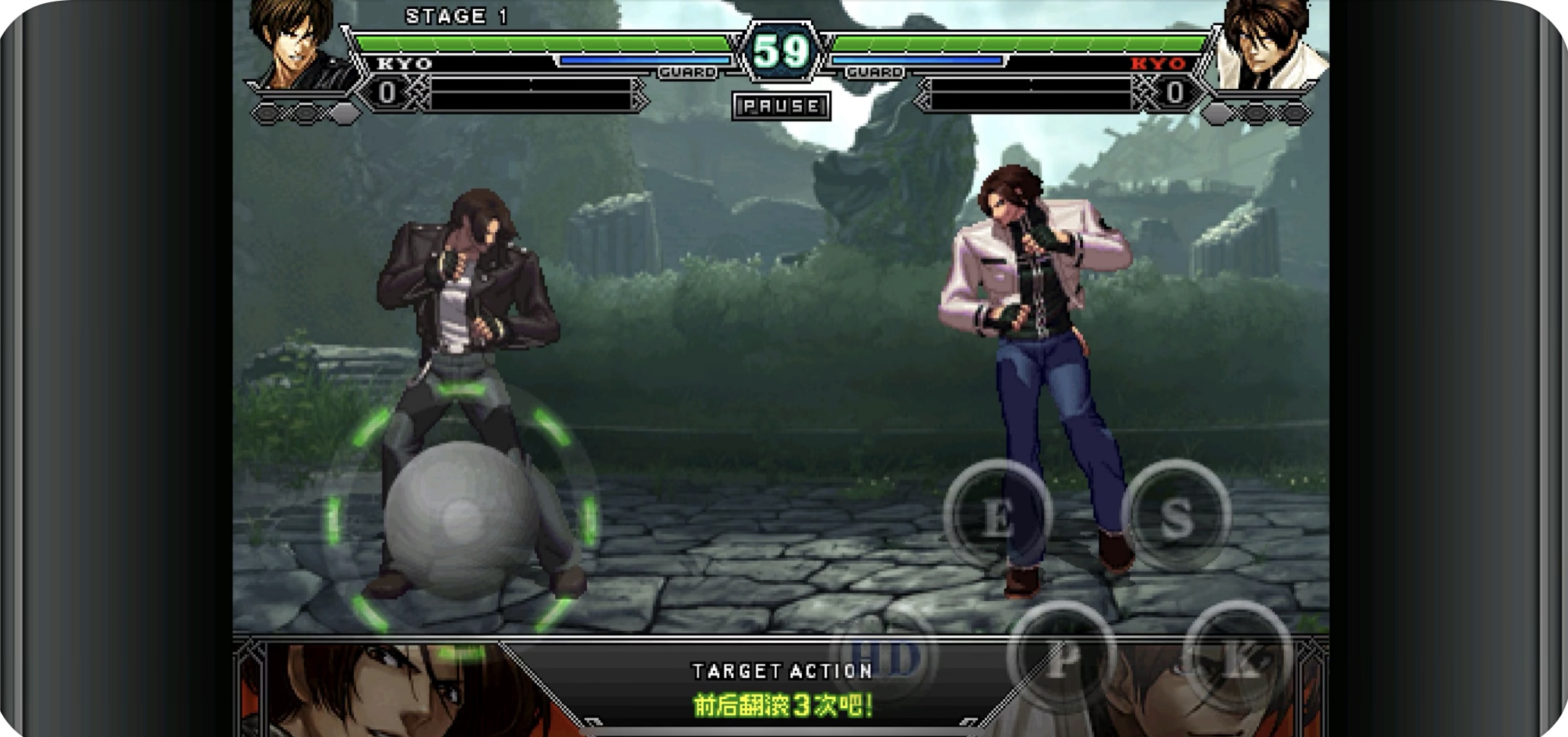The height and width of the screenshot is (737, 1568).
Task: Hit the S special attack button
Action: 1175,516
